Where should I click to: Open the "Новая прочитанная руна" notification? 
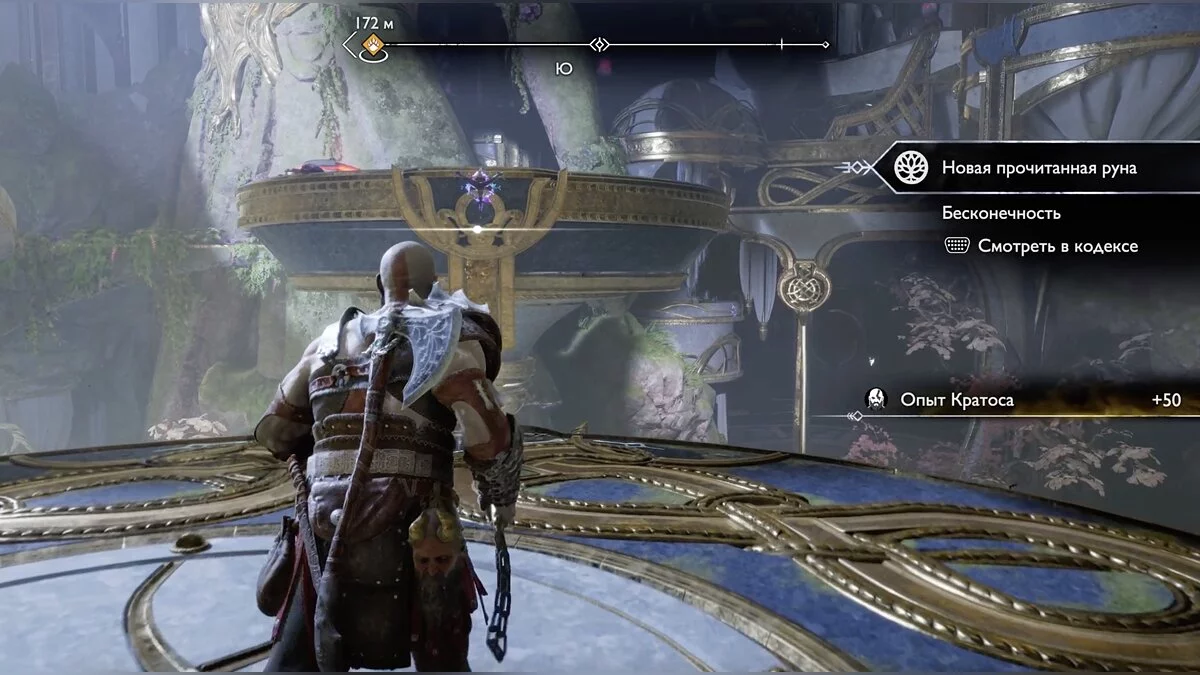point(1038,168)
